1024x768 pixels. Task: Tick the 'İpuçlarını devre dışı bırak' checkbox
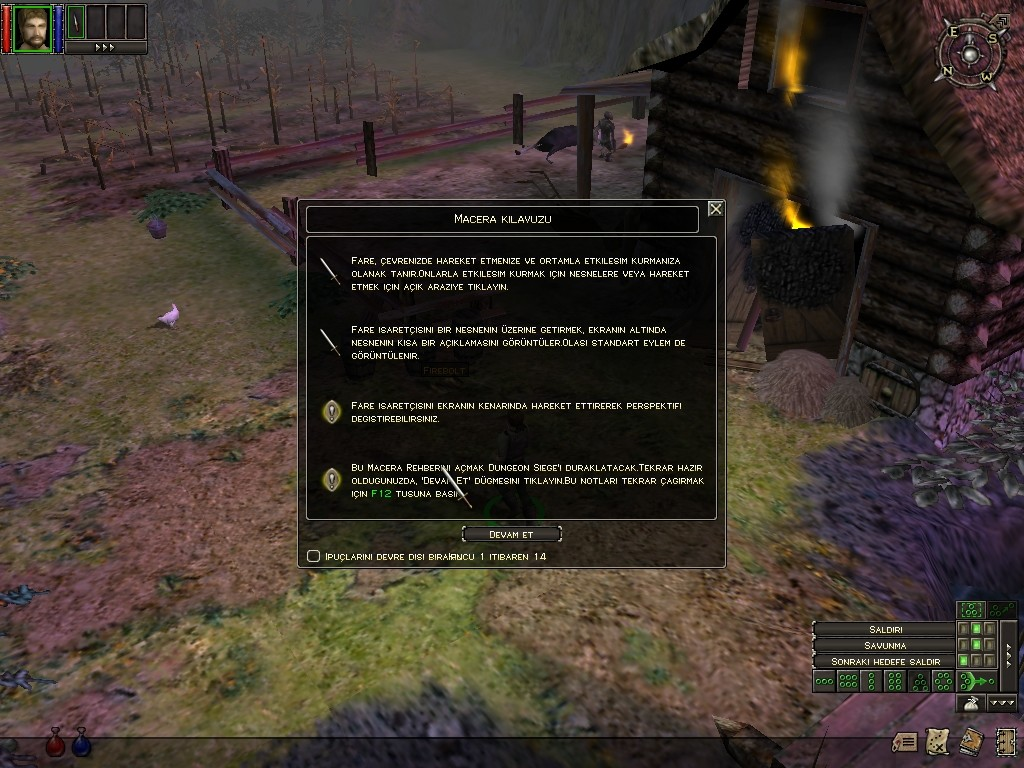[314, 556]
